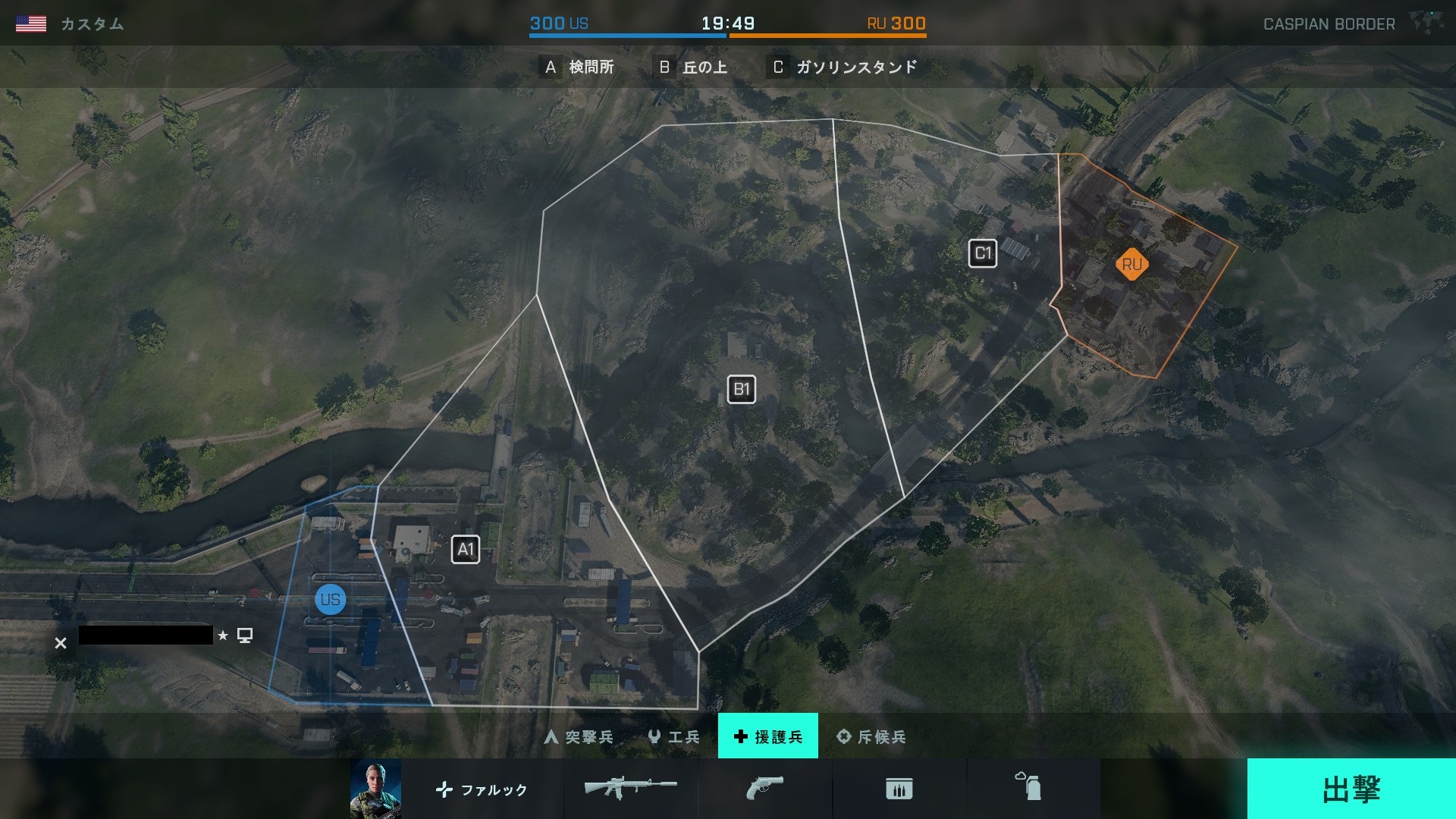
Task: Open the ammo crate gadget slot
Action: tap(899, 789)
